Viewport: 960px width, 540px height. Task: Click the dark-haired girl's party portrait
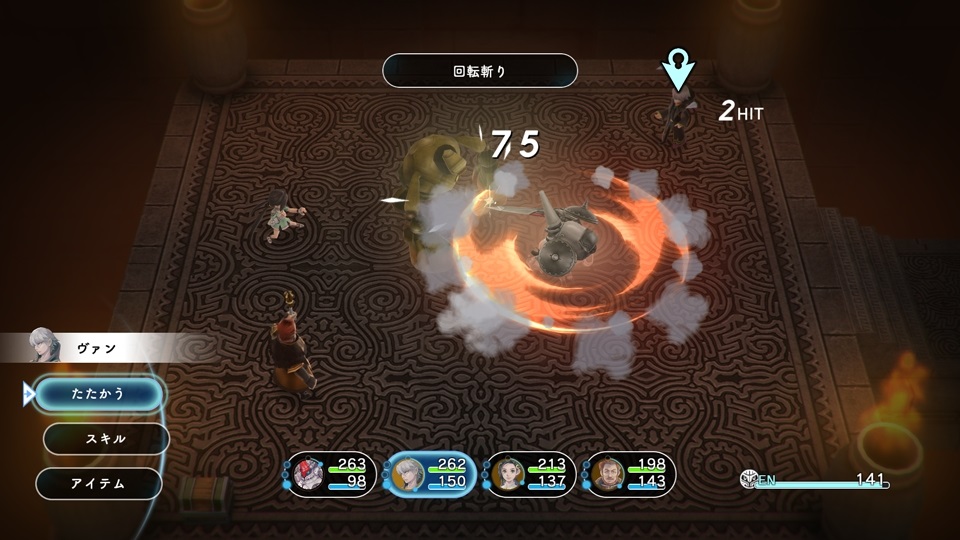pyautogui.click(x=506, y=474)
